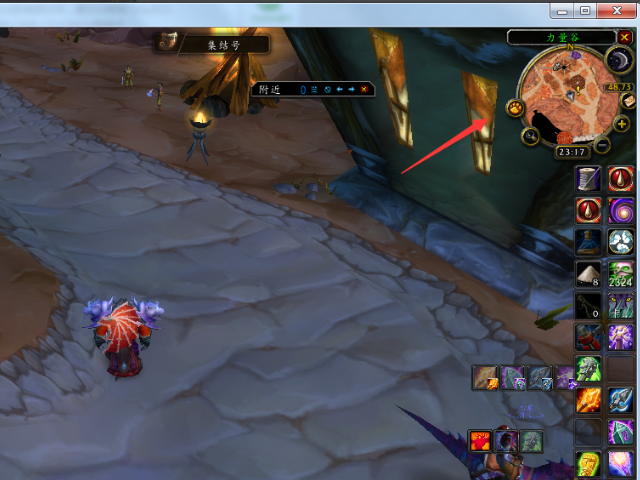Select the white powder pile item slot

588,273
